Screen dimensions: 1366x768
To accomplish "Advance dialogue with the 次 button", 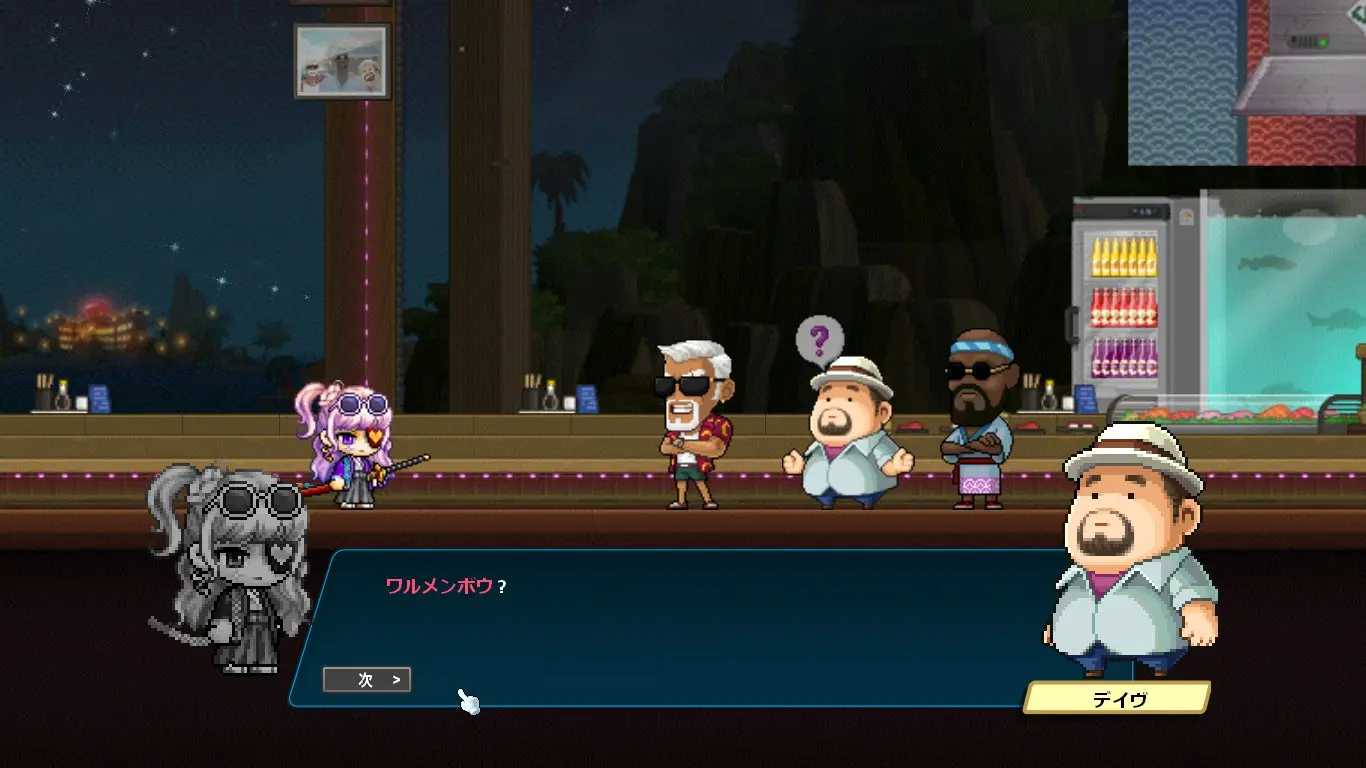I will 367,680.
